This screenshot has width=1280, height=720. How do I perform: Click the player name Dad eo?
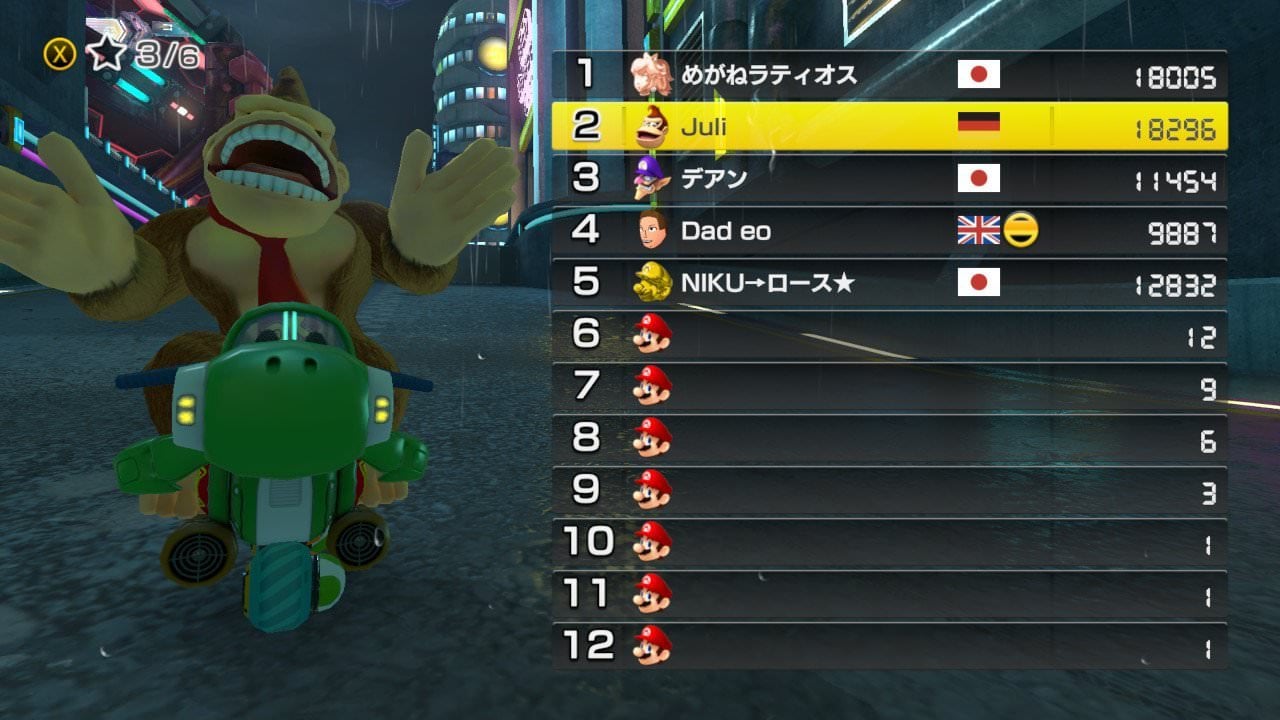[x=727, y=231]
